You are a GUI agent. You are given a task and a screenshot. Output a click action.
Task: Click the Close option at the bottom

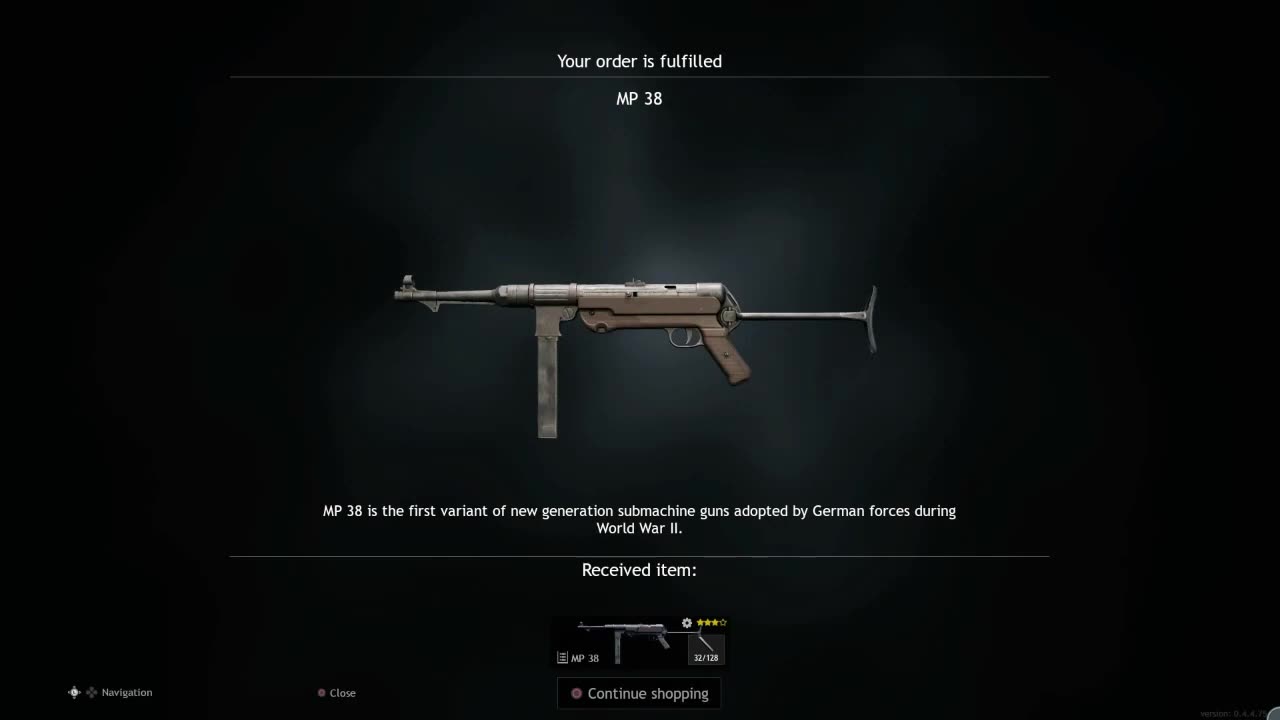(342, 692)
